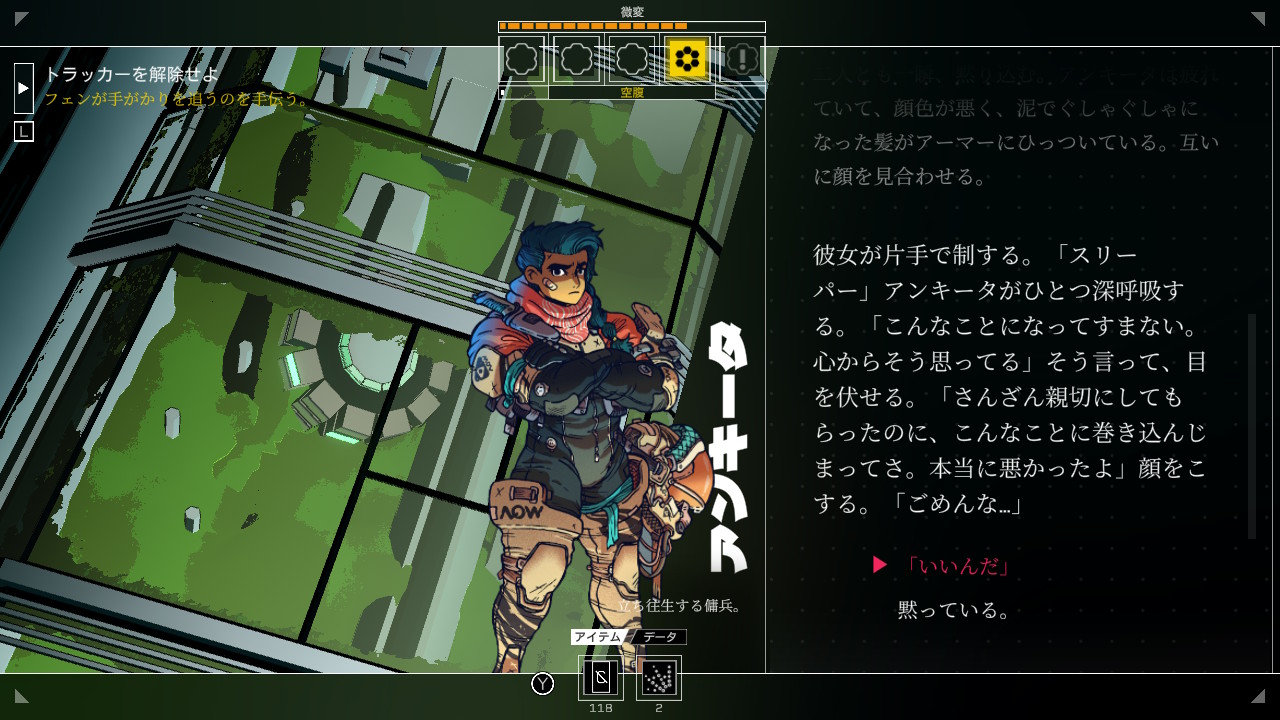Click the 空腹 status label
The height and width of the screenshot is (720, 1280).
[x=632, y=92]
